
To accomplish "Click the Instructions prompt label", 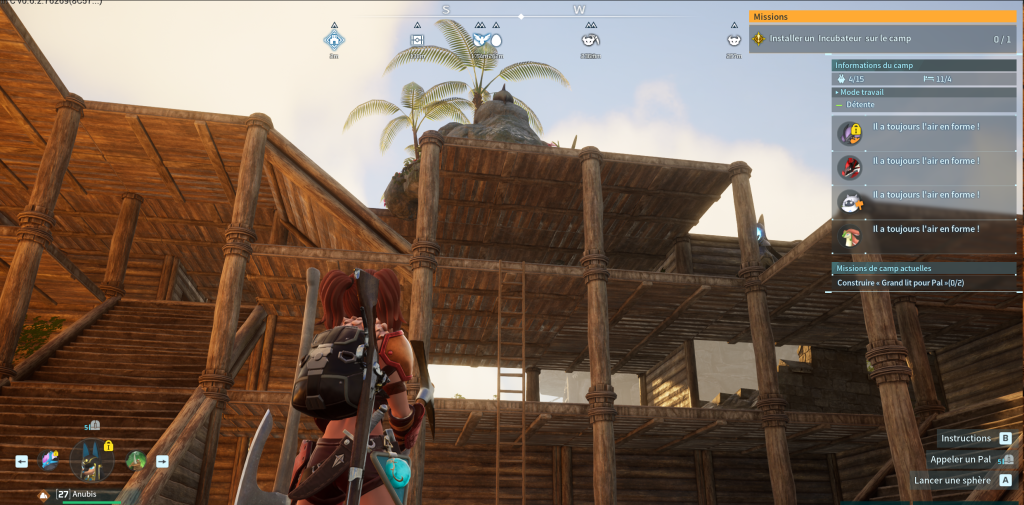I will (965, 438).
